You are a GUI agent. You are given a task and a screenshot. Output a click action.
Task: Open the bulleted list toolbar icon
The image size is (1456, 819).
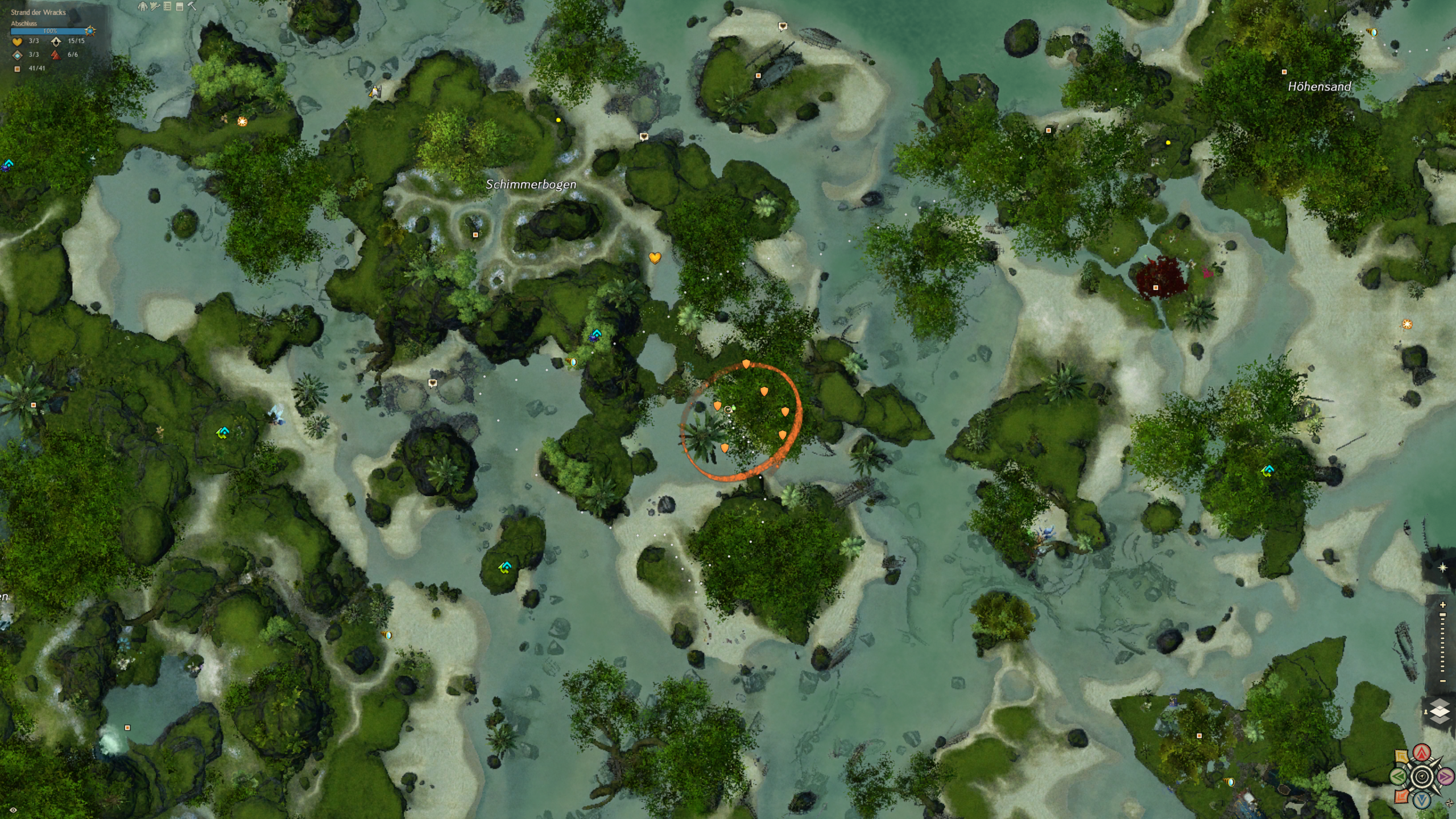click(x=167, y=6)
